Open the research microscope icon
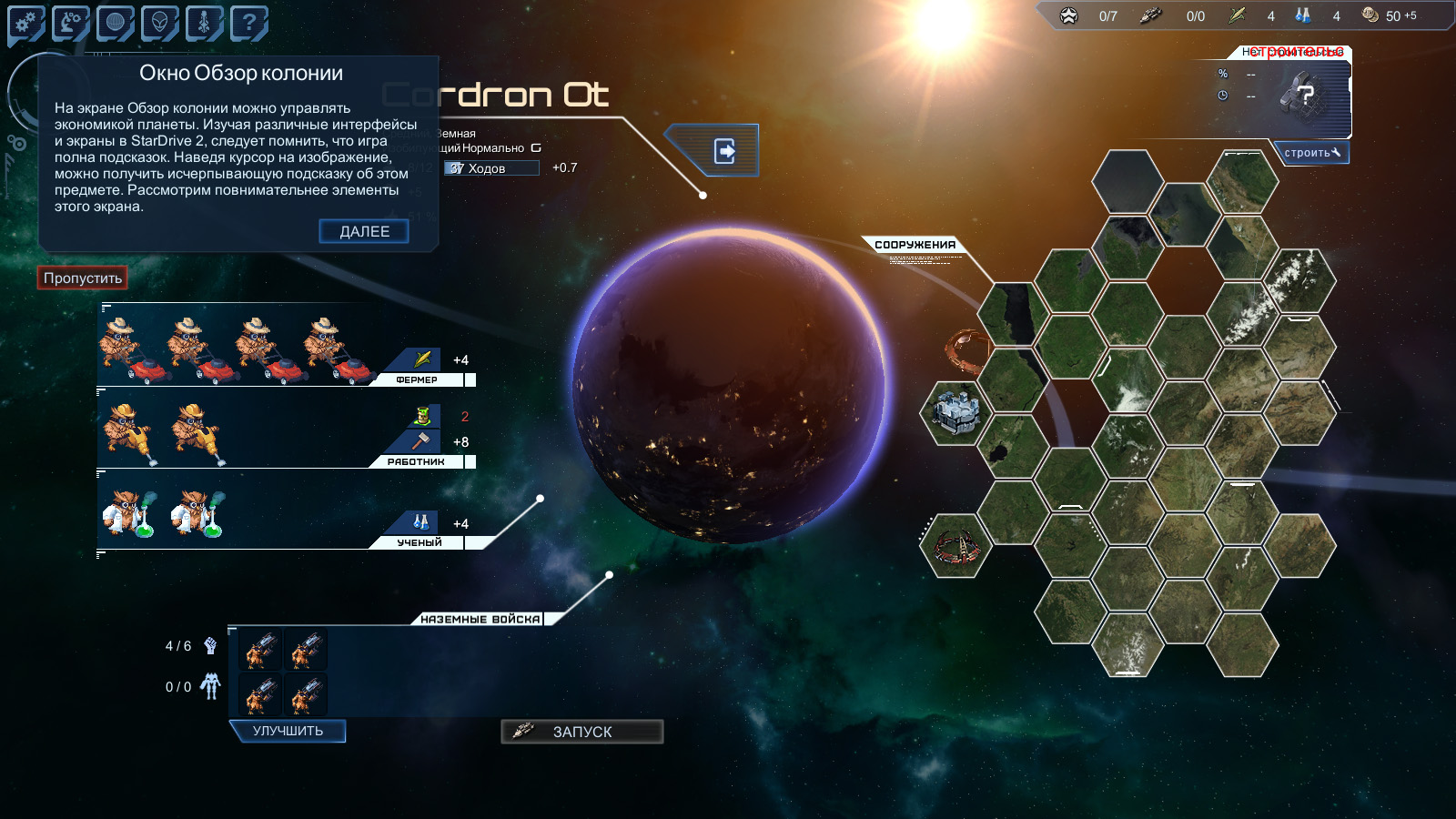 click(x=71, y=23)
